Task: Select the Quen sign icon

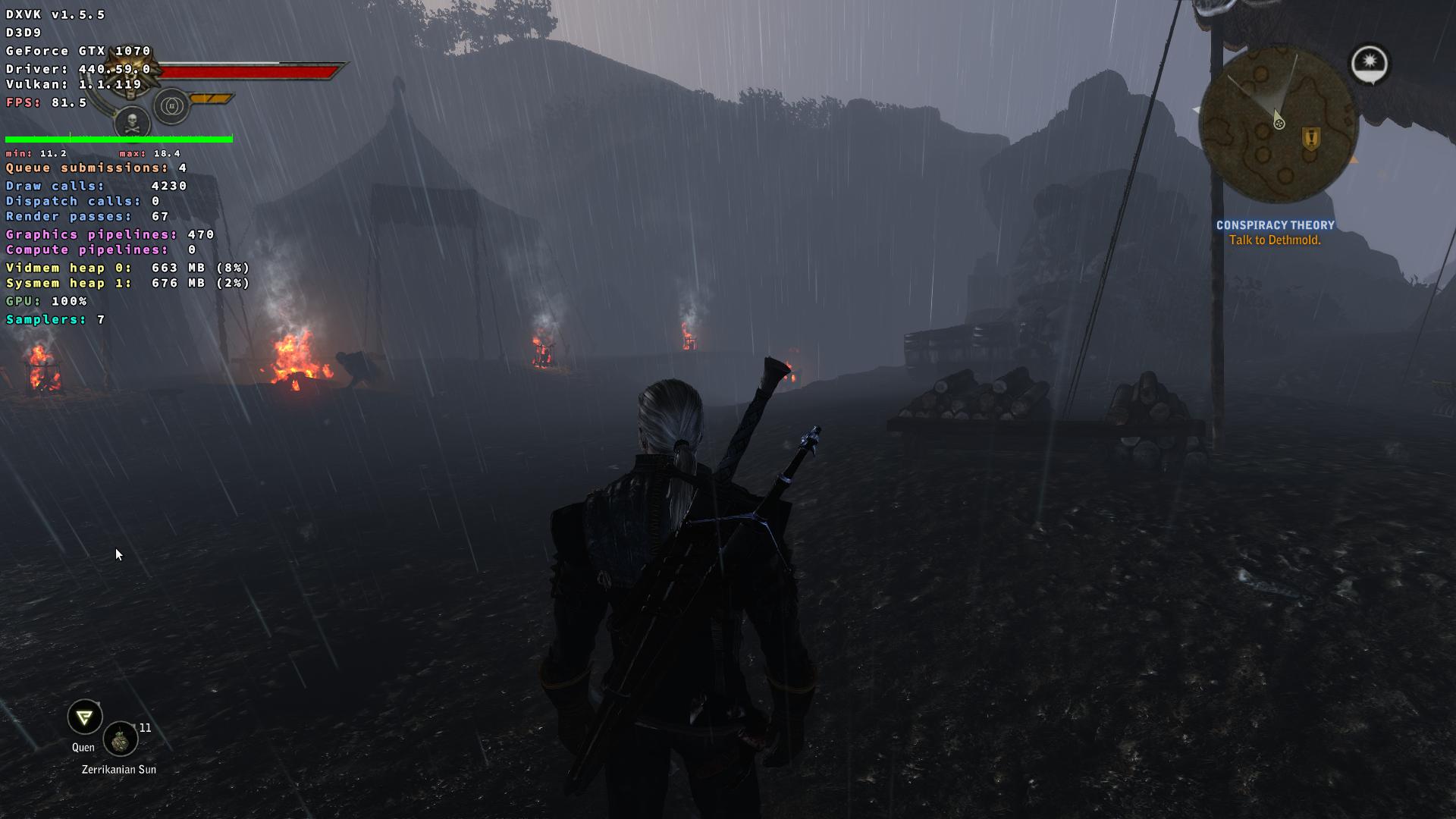Action: [84, 717]
